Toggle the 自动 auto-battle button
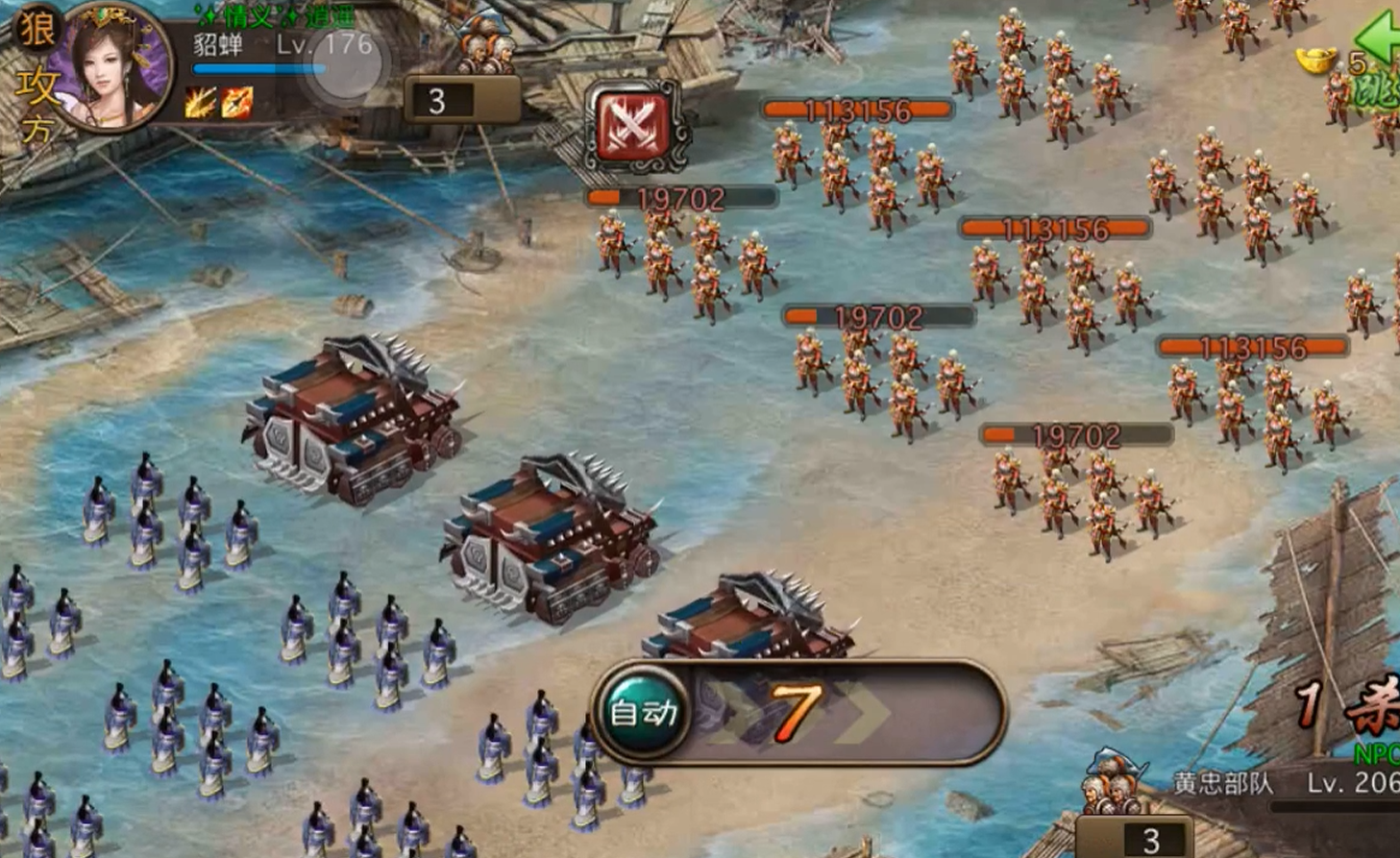The width and height of the screenshot is (1400, 858). click(x=644, y=712)
